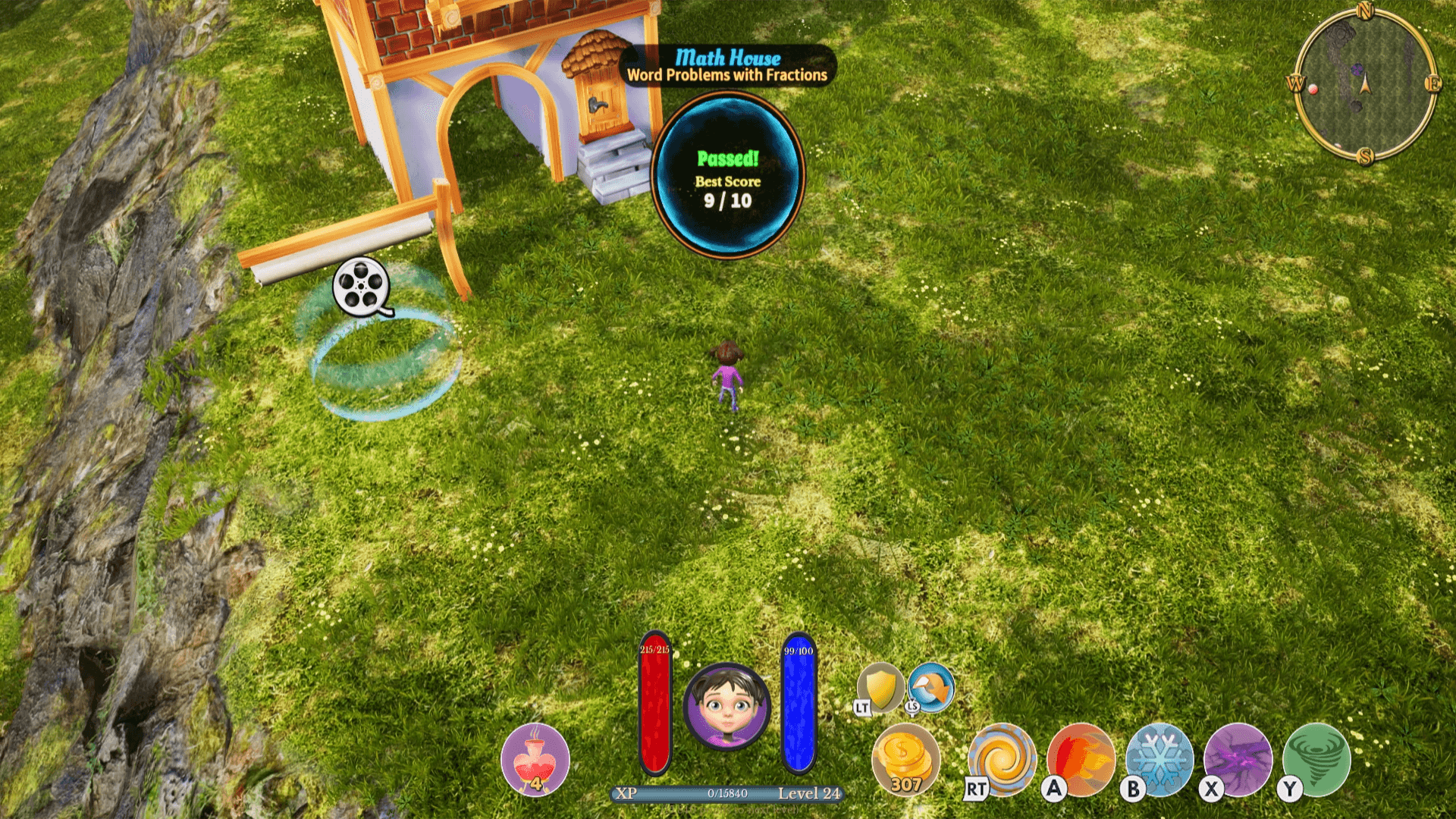This screenshot has height=819, width=1456.
Task: Select the Word Problems with Fractions label
Action: tap(726, 76)
